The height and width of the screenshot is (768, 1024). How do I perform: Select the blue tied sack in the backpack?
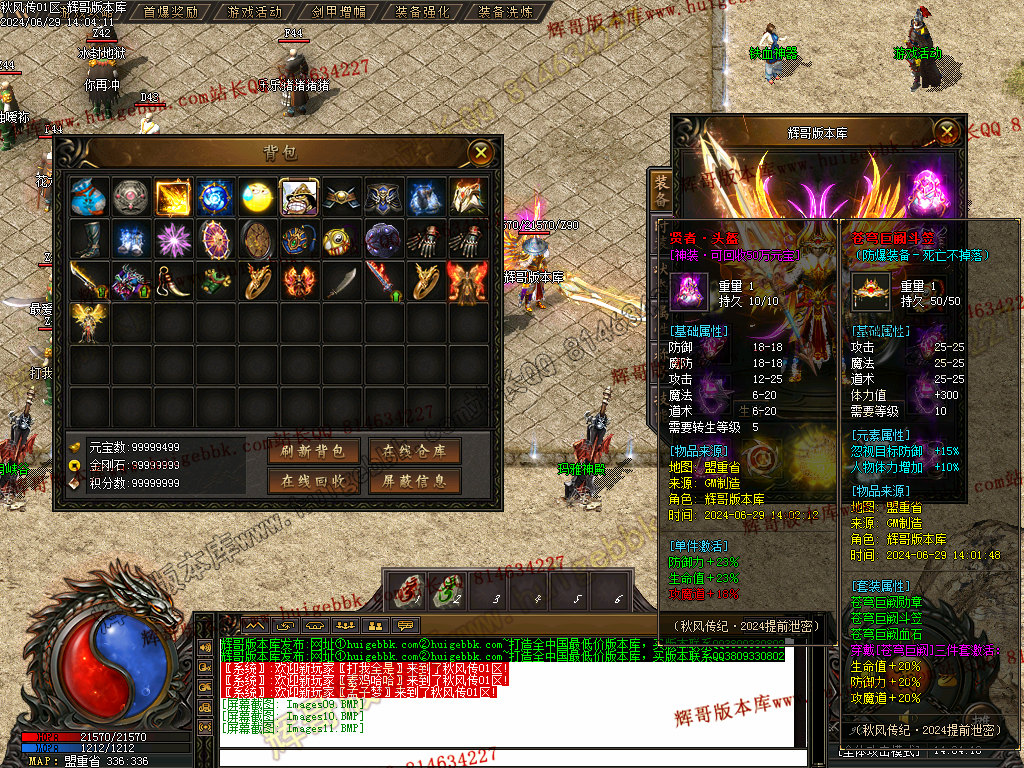(x=89, y=198)
